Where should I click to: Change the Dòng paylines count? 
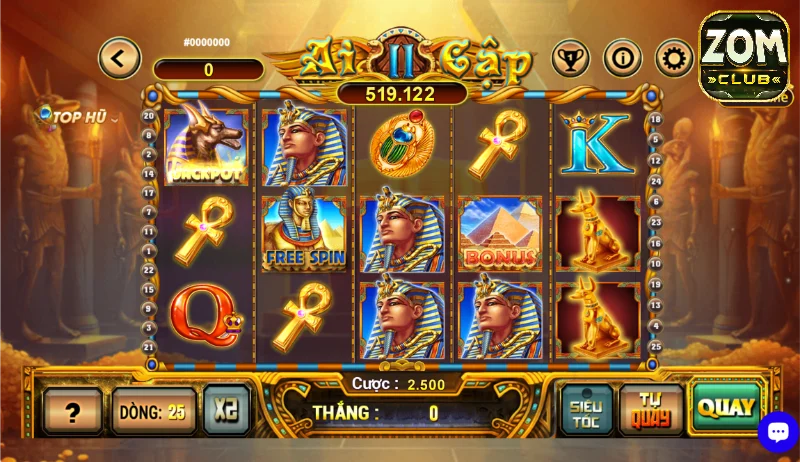(153, 411)
